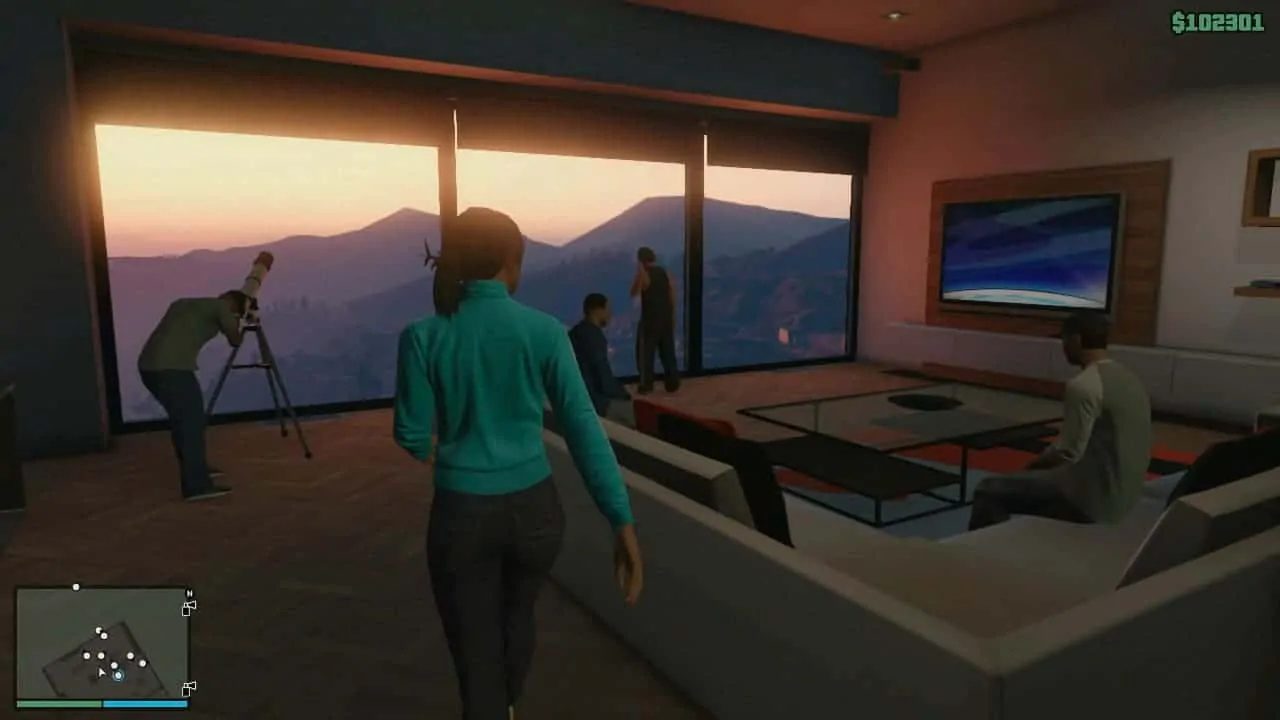Click the player blip on the minimap
Image resolution: width=1280 pixels, height=720 pixels.
(118, 676)
